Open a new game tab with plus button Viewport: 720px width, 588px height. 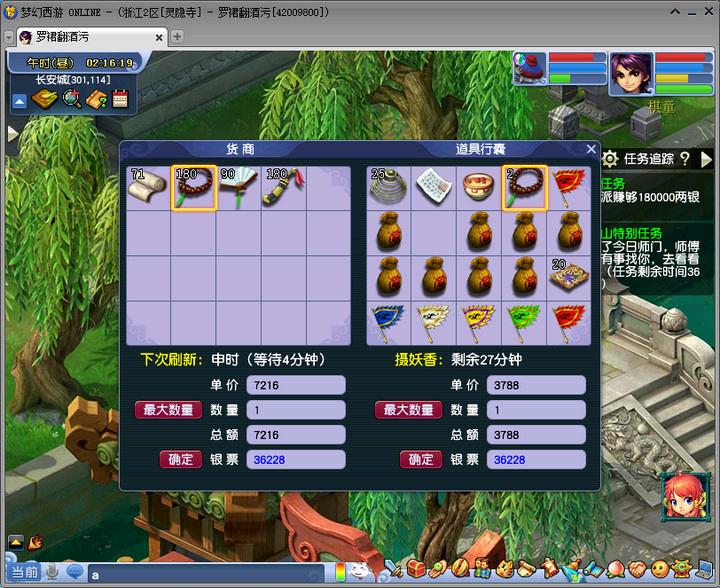pos(177,37)
